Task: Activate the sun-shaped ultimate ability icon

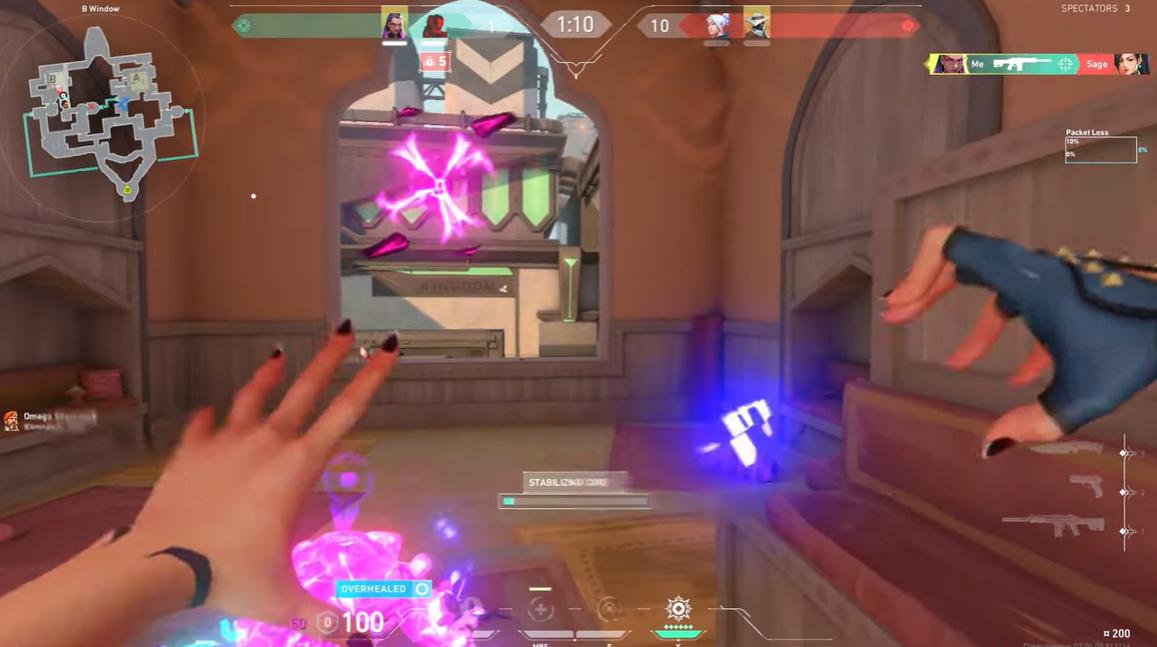Action: click(x=678, y=608)
